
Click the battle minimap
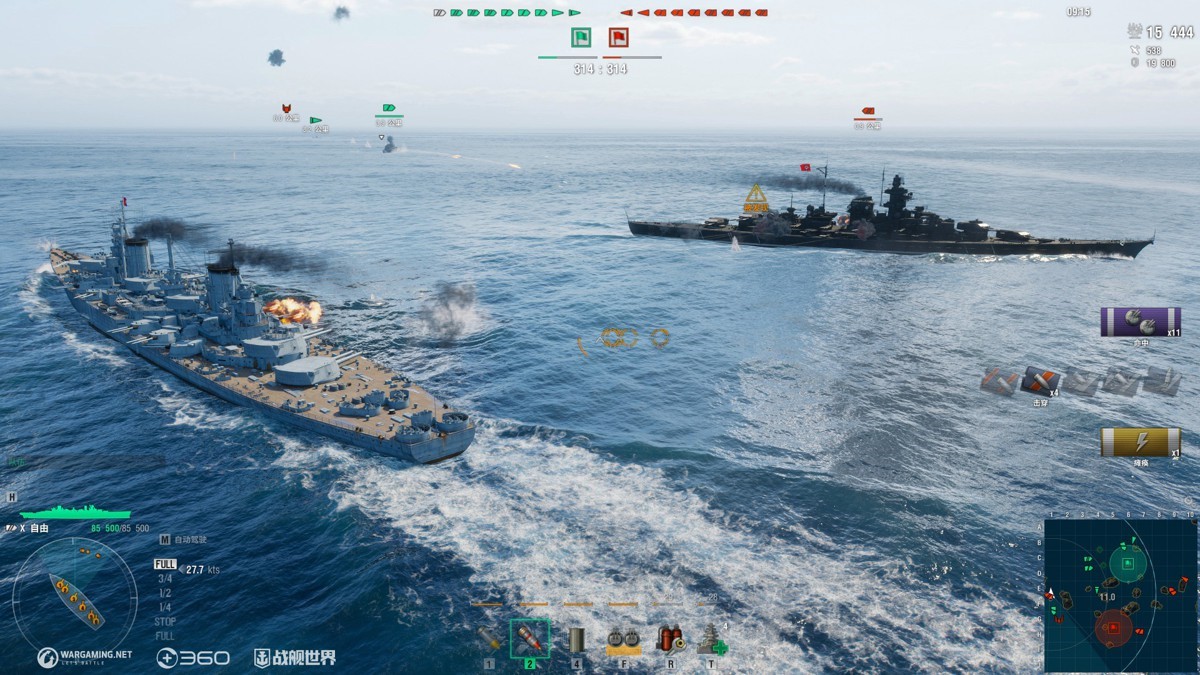pyautogui.click(x=1119, y=595)
